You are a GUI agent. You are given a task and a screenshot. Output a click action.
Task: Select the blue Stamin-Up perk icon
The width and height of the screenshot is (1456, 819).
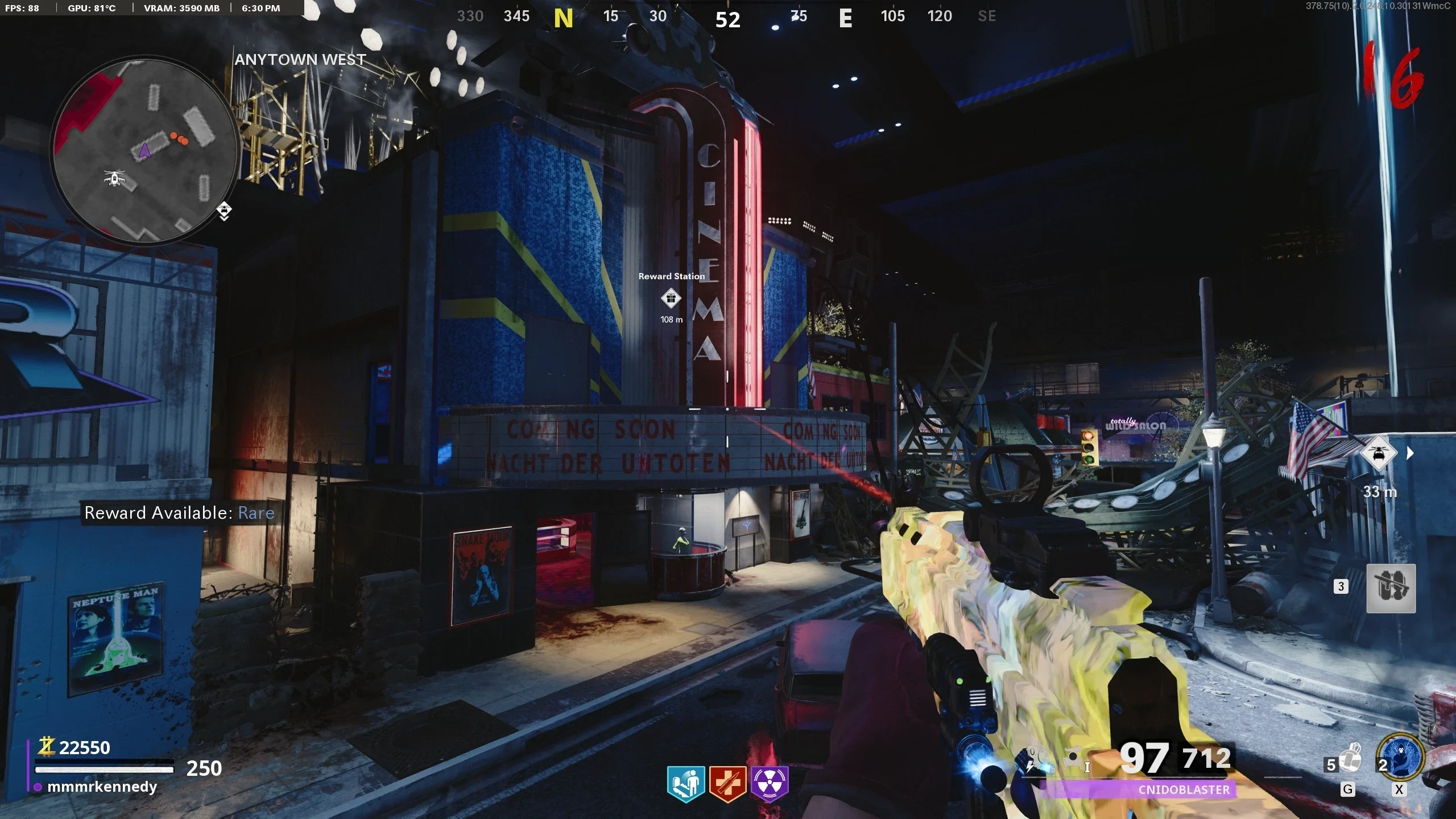coord(686,783)
